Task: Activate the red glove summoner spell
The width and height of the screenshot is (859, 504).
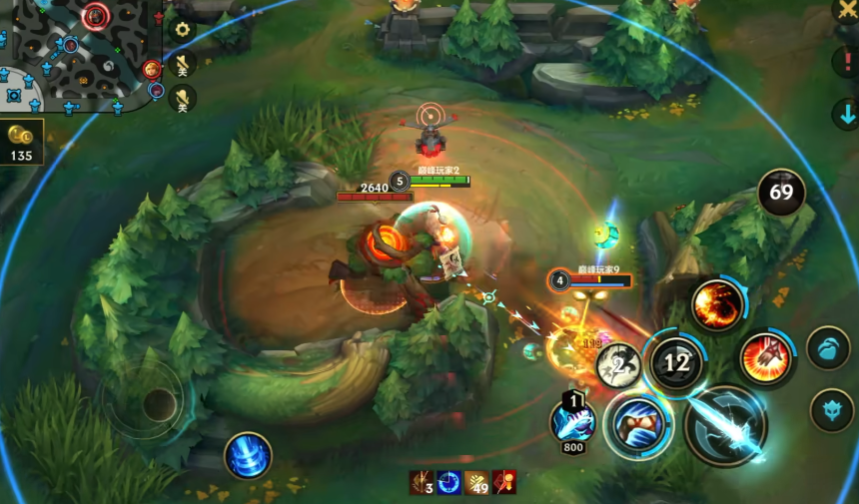Action: [x=766, y=358]
